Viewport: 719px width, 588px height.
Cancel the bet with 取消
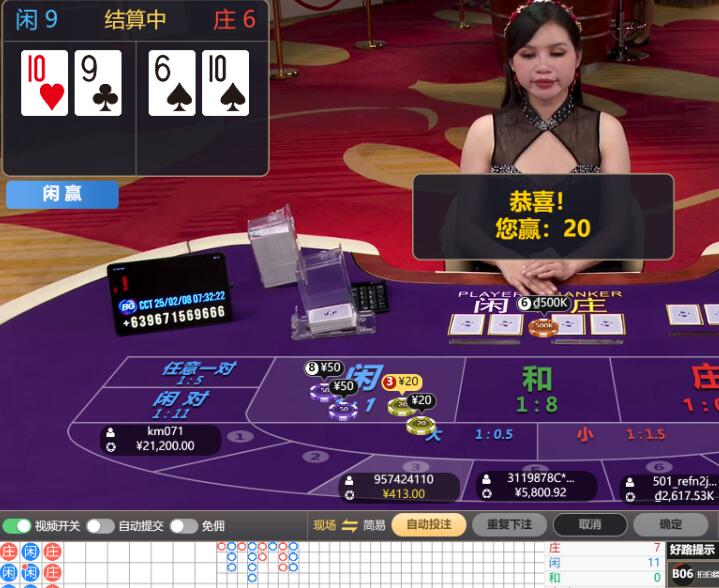590,524
